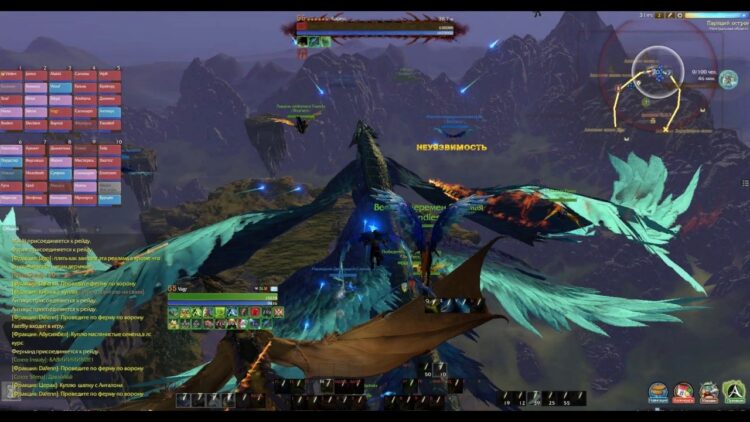Open the round event icon beside the minimap
750x422 pixels.
(x=728, y=79)
